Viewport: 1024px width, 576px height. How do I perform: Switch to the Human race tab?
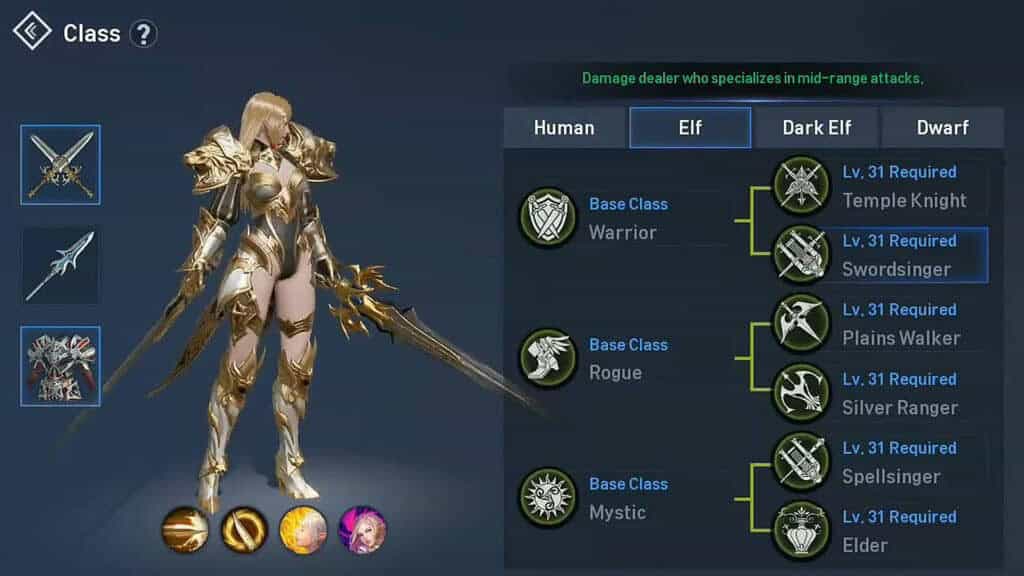(x=564, y=128)
